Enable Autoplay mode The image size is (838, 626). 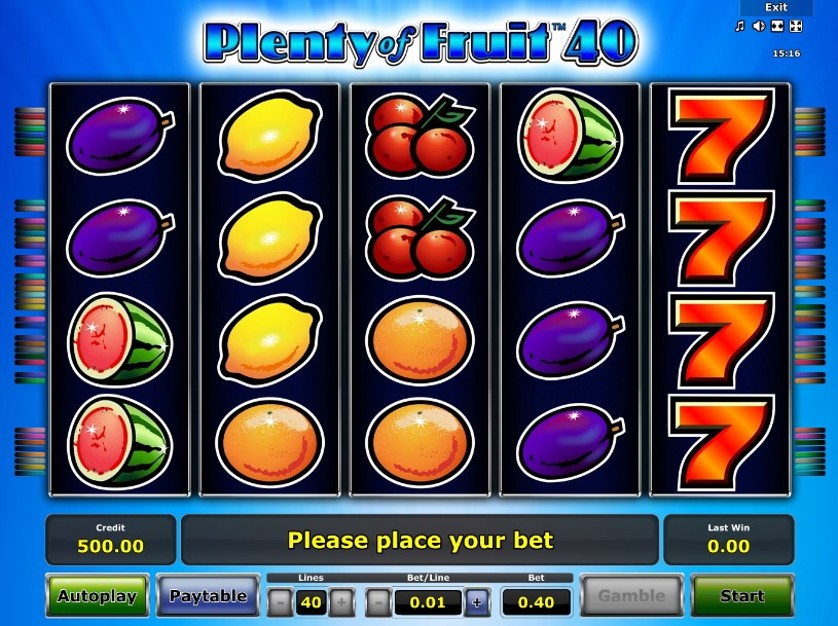pyautogui.click(x=97, y=596)
